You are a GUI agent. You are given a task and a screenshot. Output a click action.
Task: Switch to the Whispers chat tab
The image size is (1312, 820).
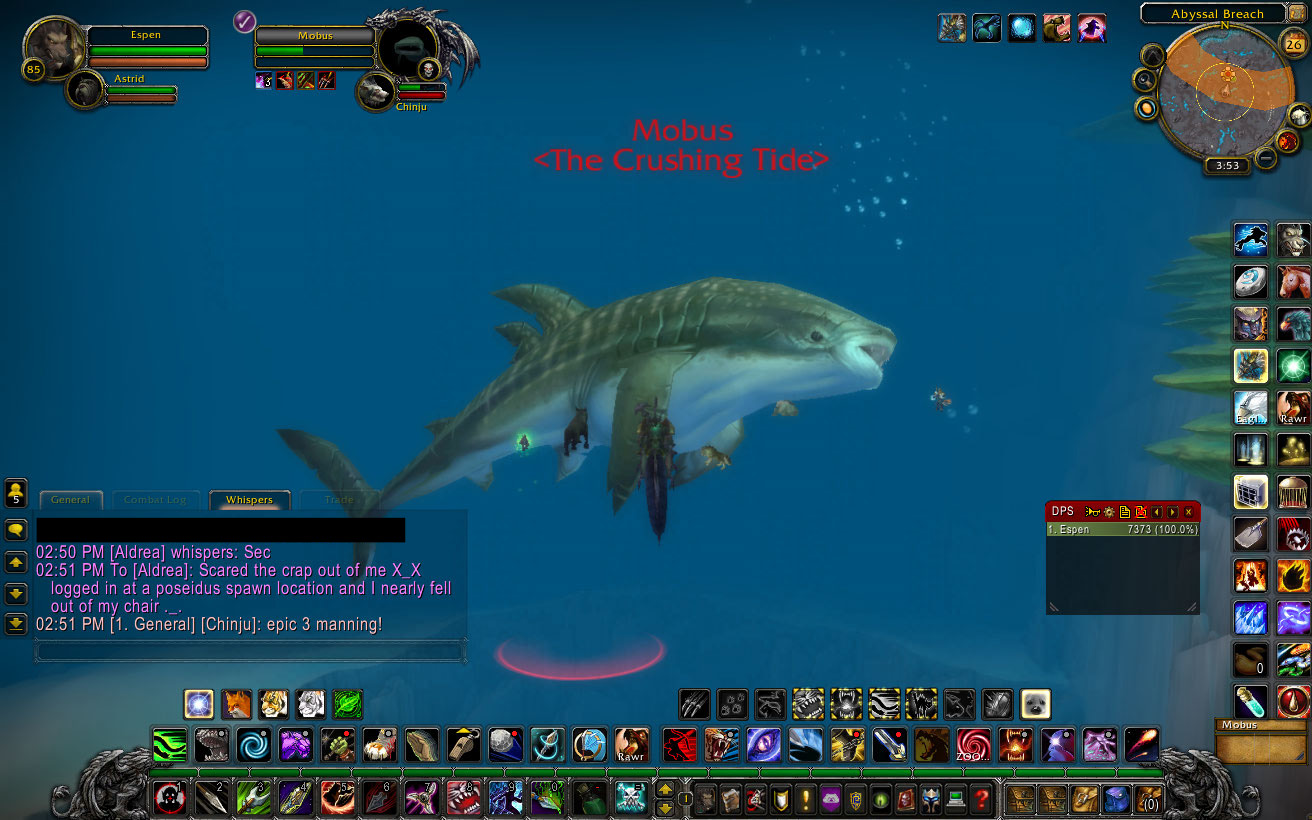(249, 499)
